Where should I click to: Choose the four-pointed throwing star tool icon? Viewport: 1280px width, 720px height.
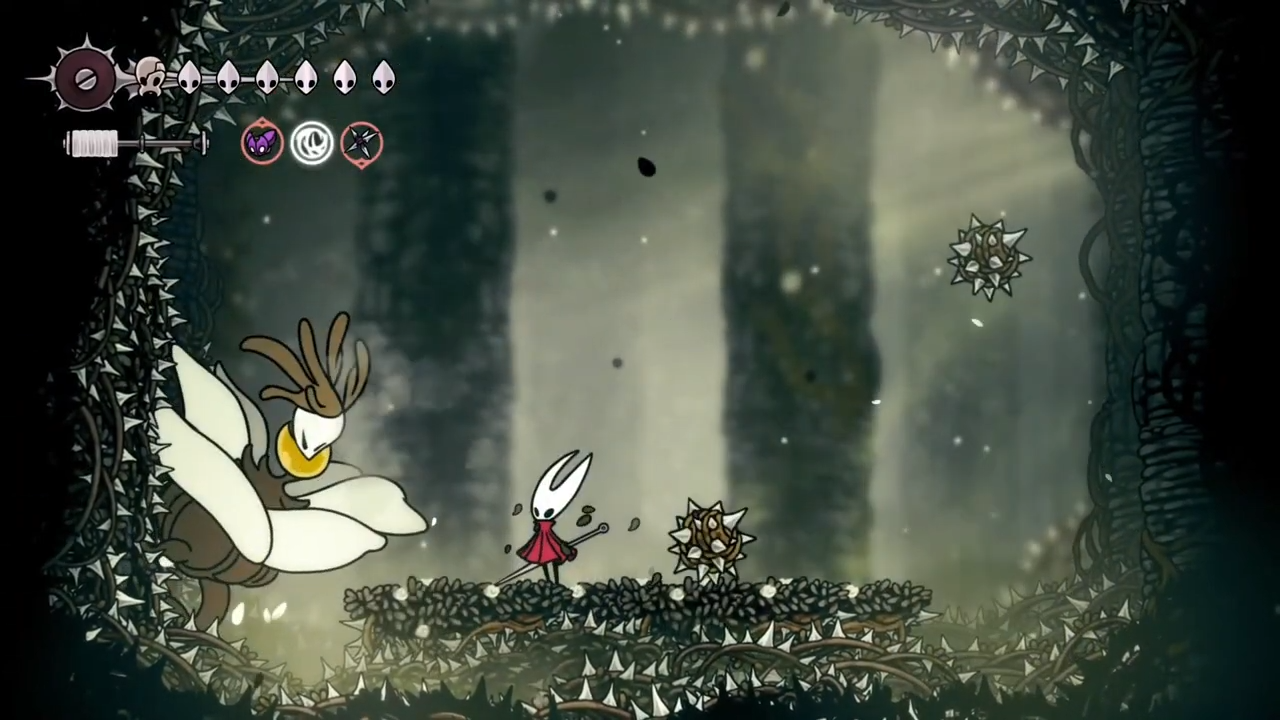[361, 143]
